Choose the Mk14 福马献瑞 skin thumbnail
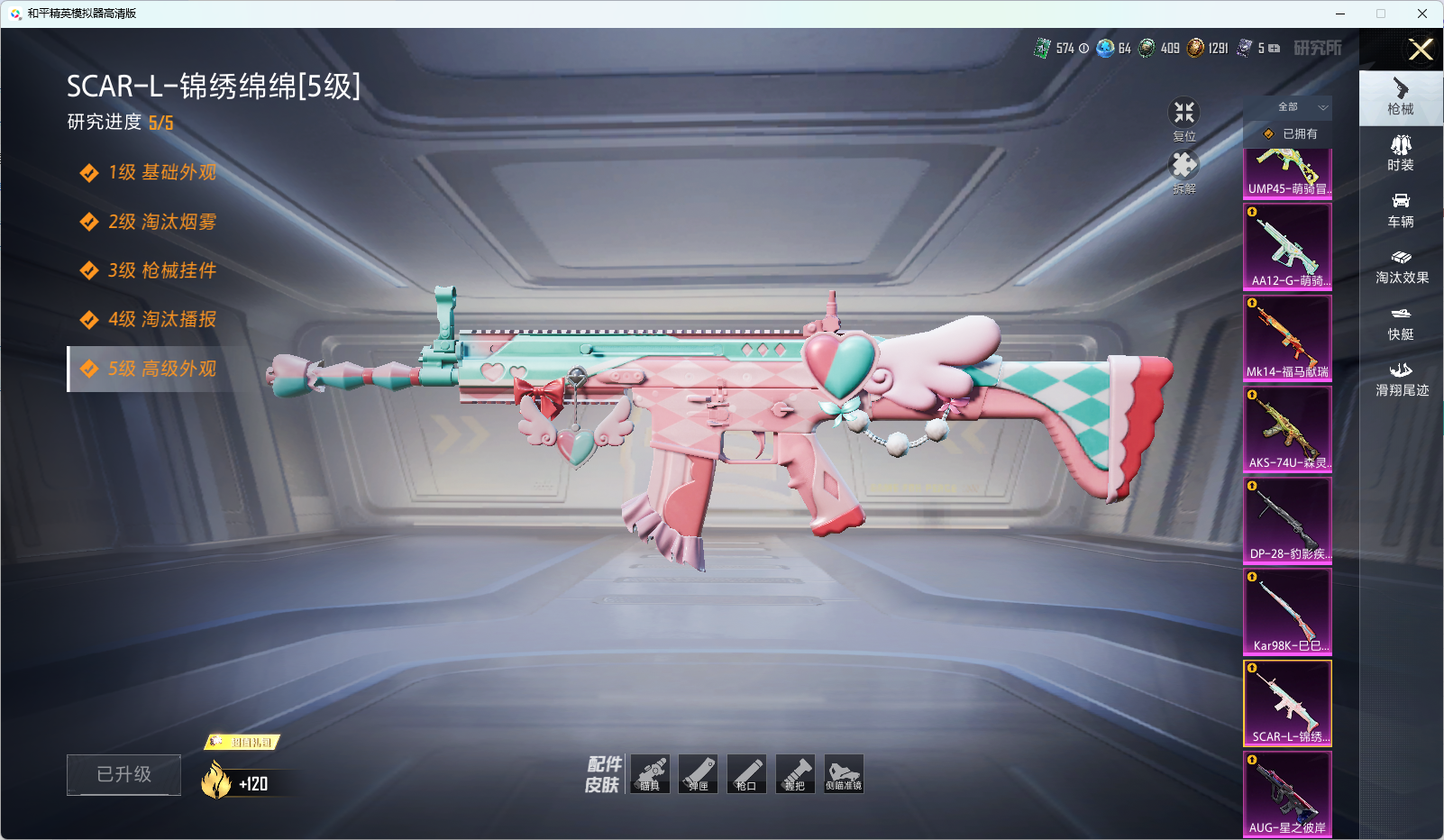 [1287, 338]
